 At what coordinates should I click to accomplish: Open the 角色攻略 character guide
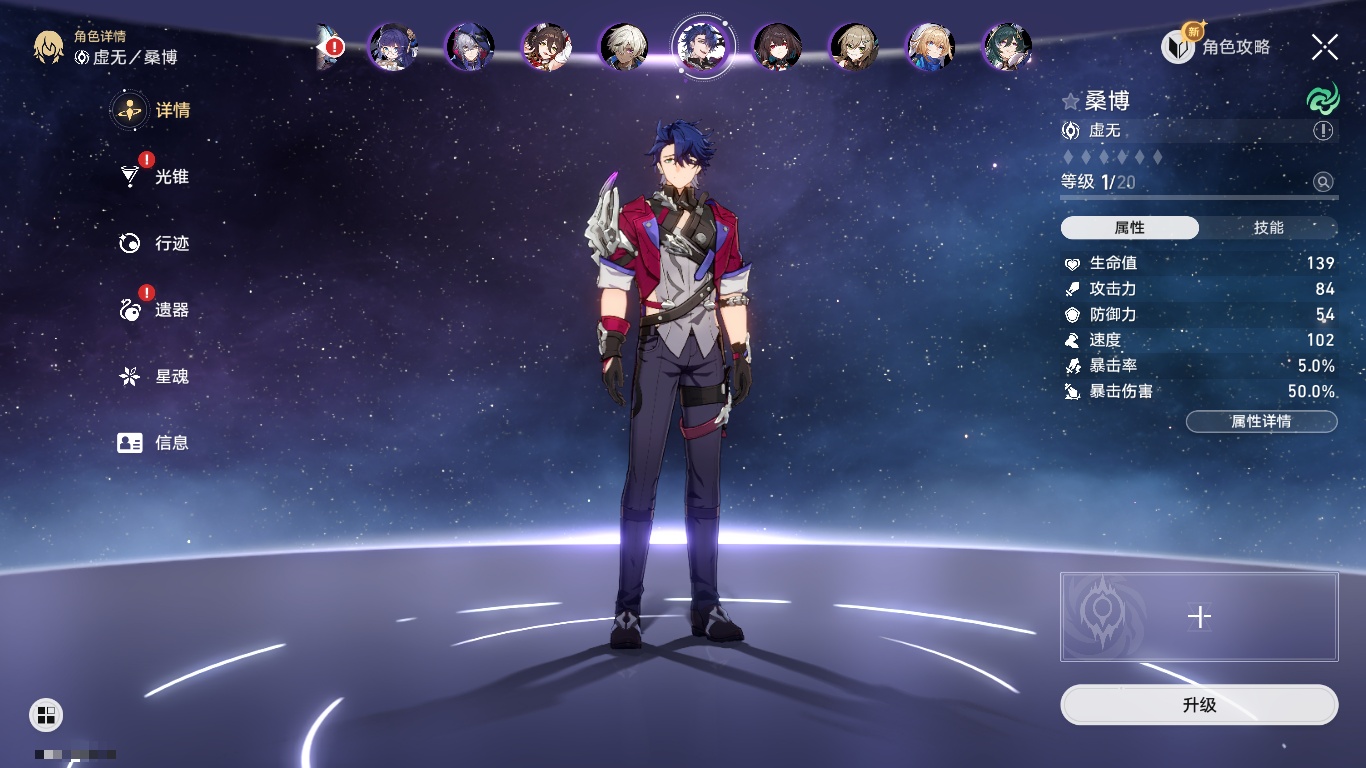pyautogui.click(x=1216, y=46)
